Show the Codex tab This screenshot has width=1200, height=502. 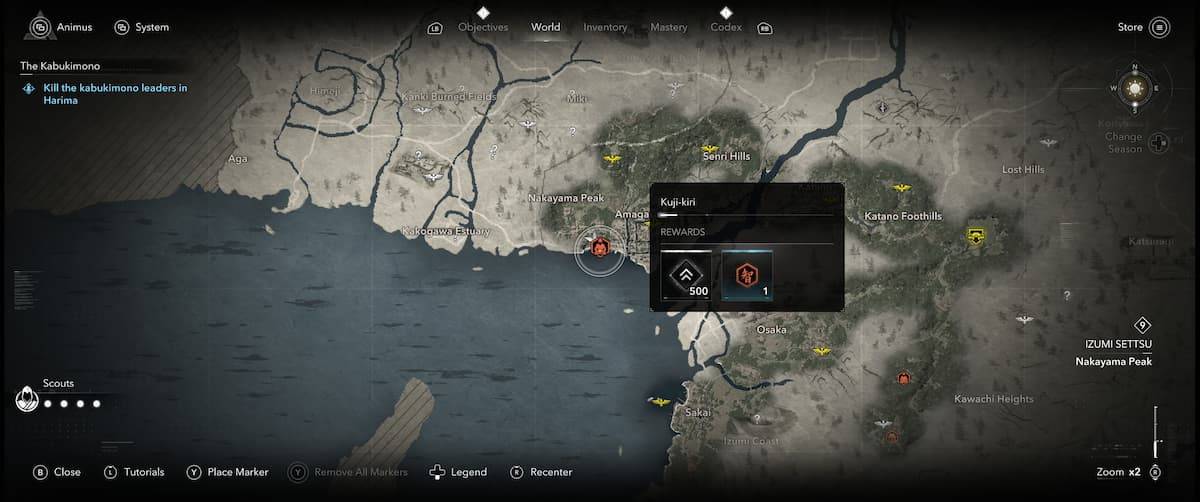point(726,27)
